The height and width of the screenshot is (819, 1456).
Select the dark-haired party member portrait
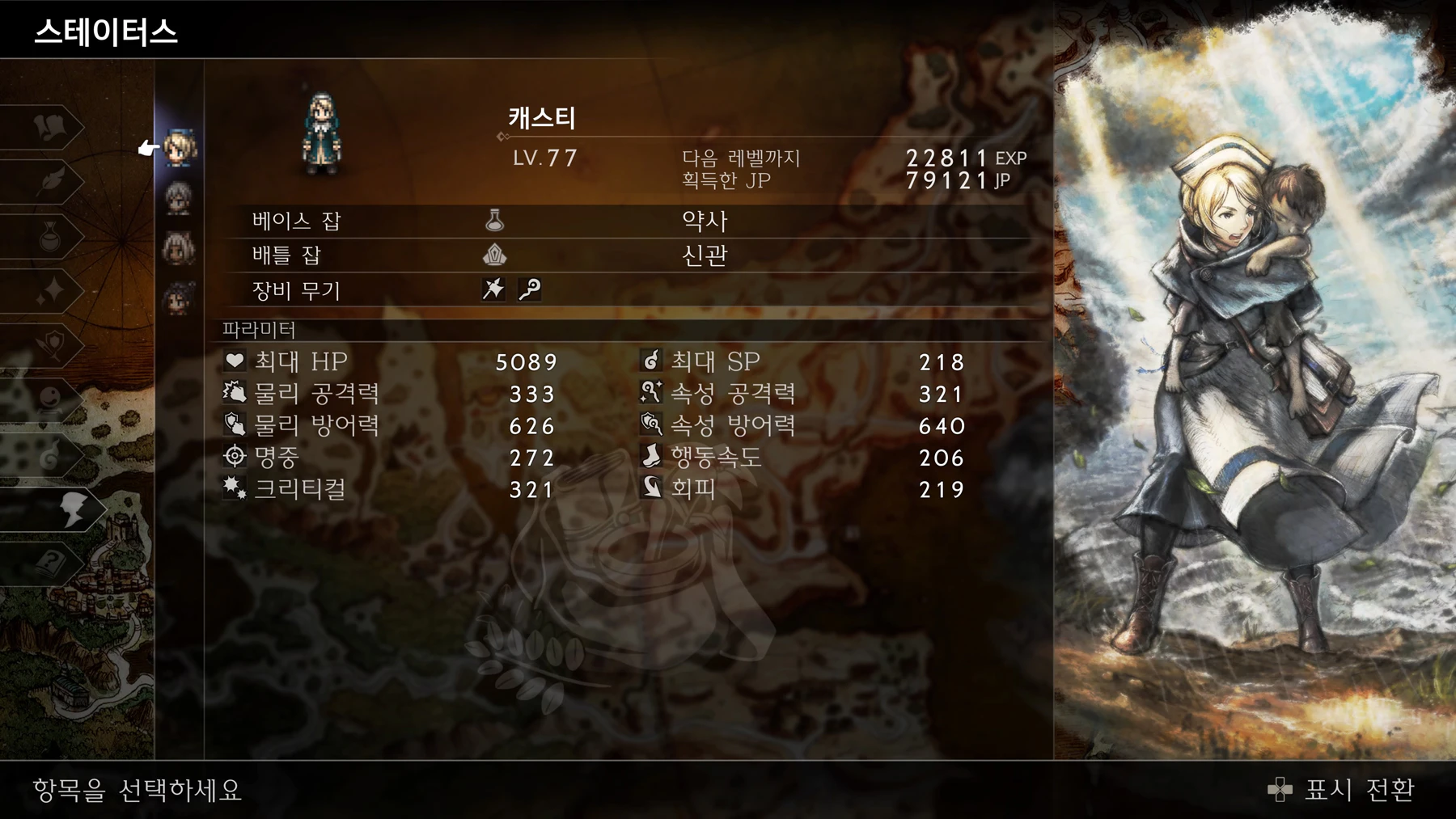point(179,298)
